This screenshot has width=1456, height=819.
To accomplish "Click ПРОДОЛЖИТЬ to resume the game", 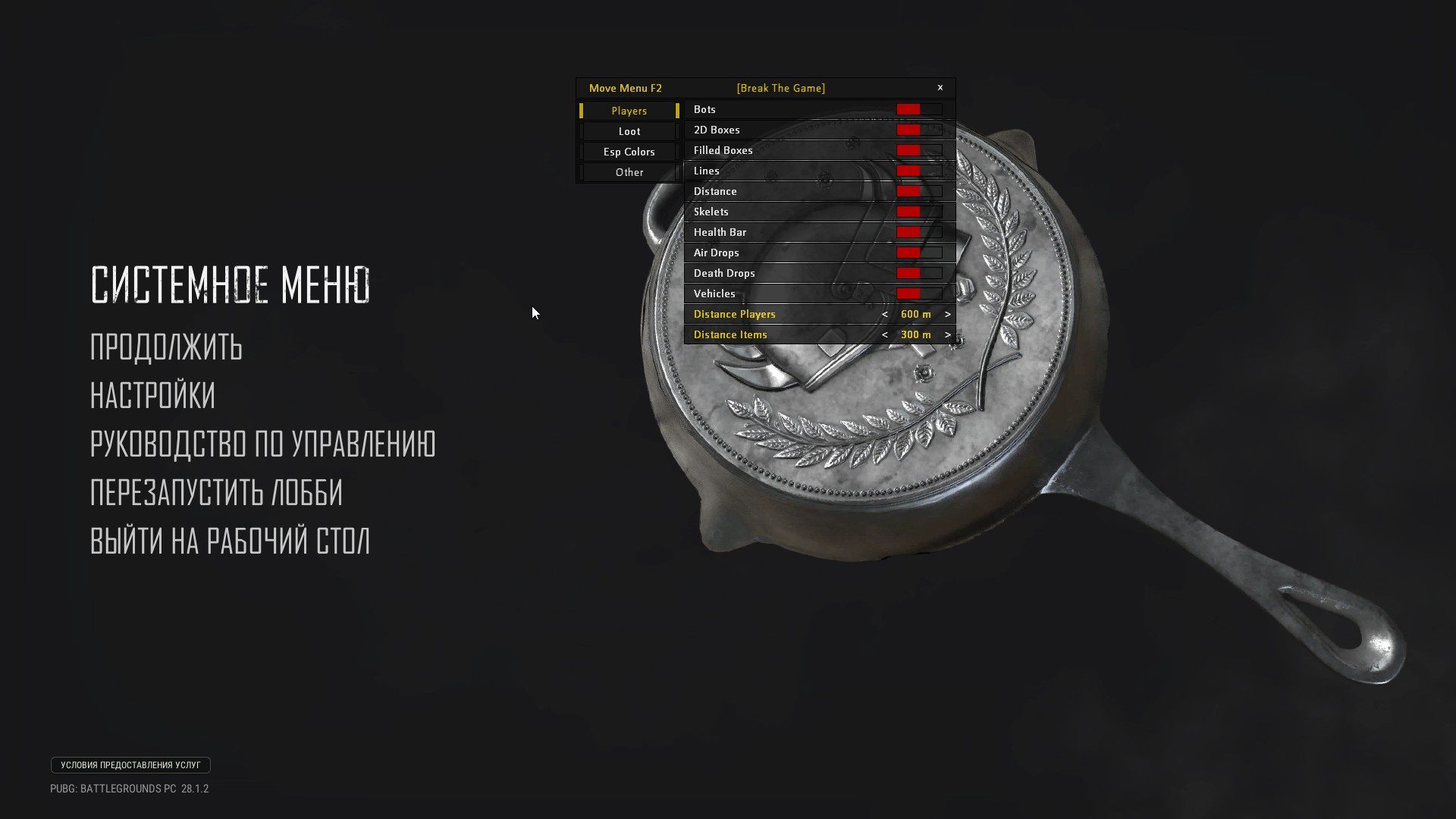I will tap(166, 348).
